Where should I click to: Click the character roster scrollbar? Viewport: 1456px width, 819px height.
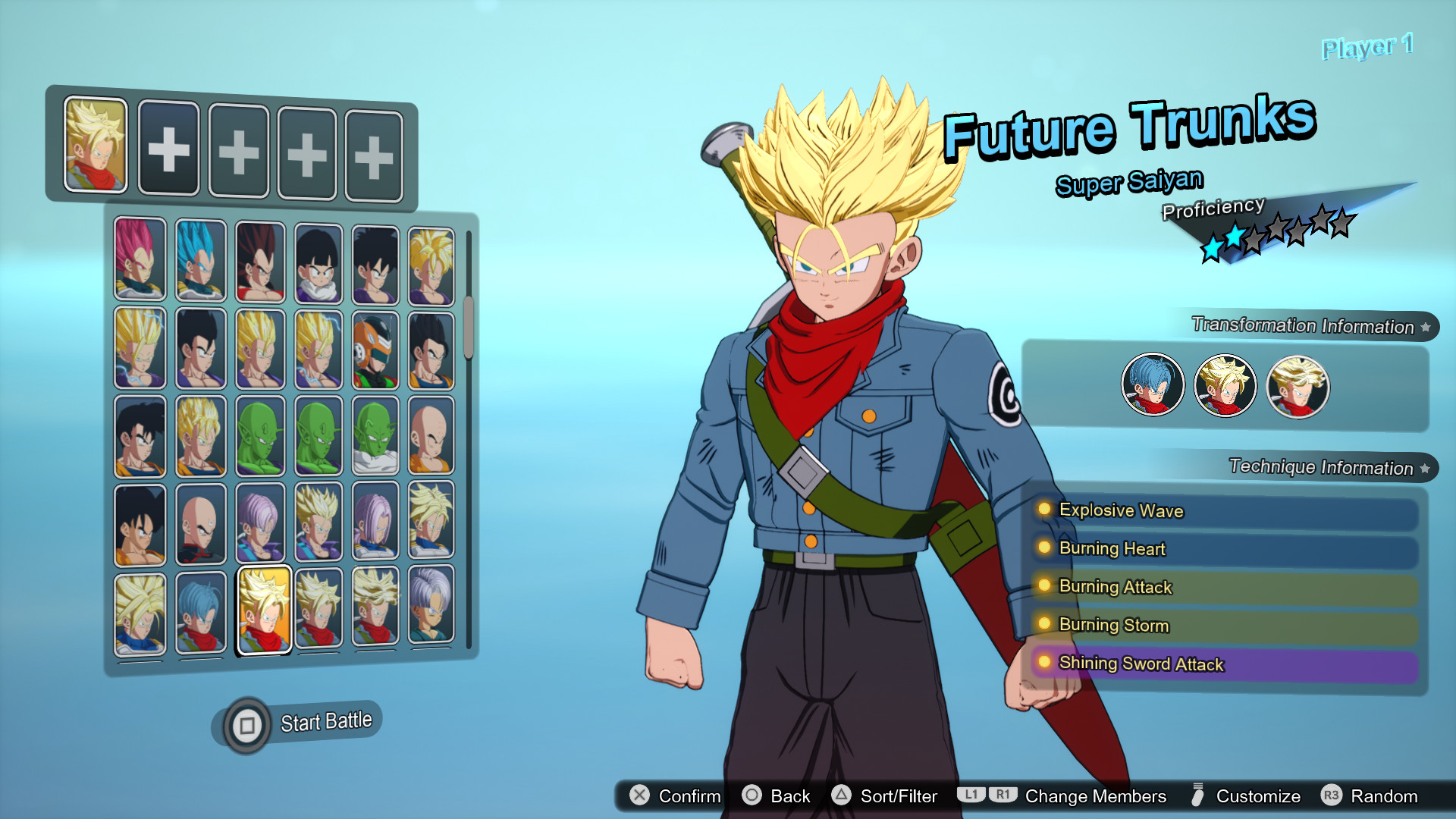(469, 327)
